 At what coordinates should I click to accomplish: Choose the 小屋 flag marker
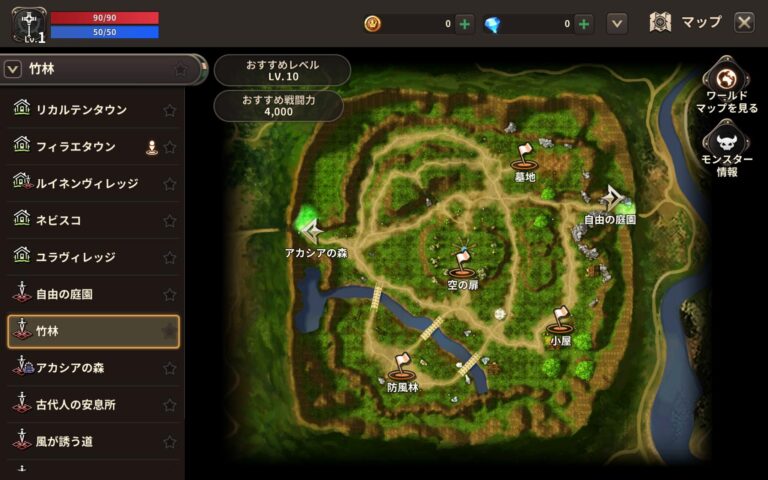click(x=560, y=322)
